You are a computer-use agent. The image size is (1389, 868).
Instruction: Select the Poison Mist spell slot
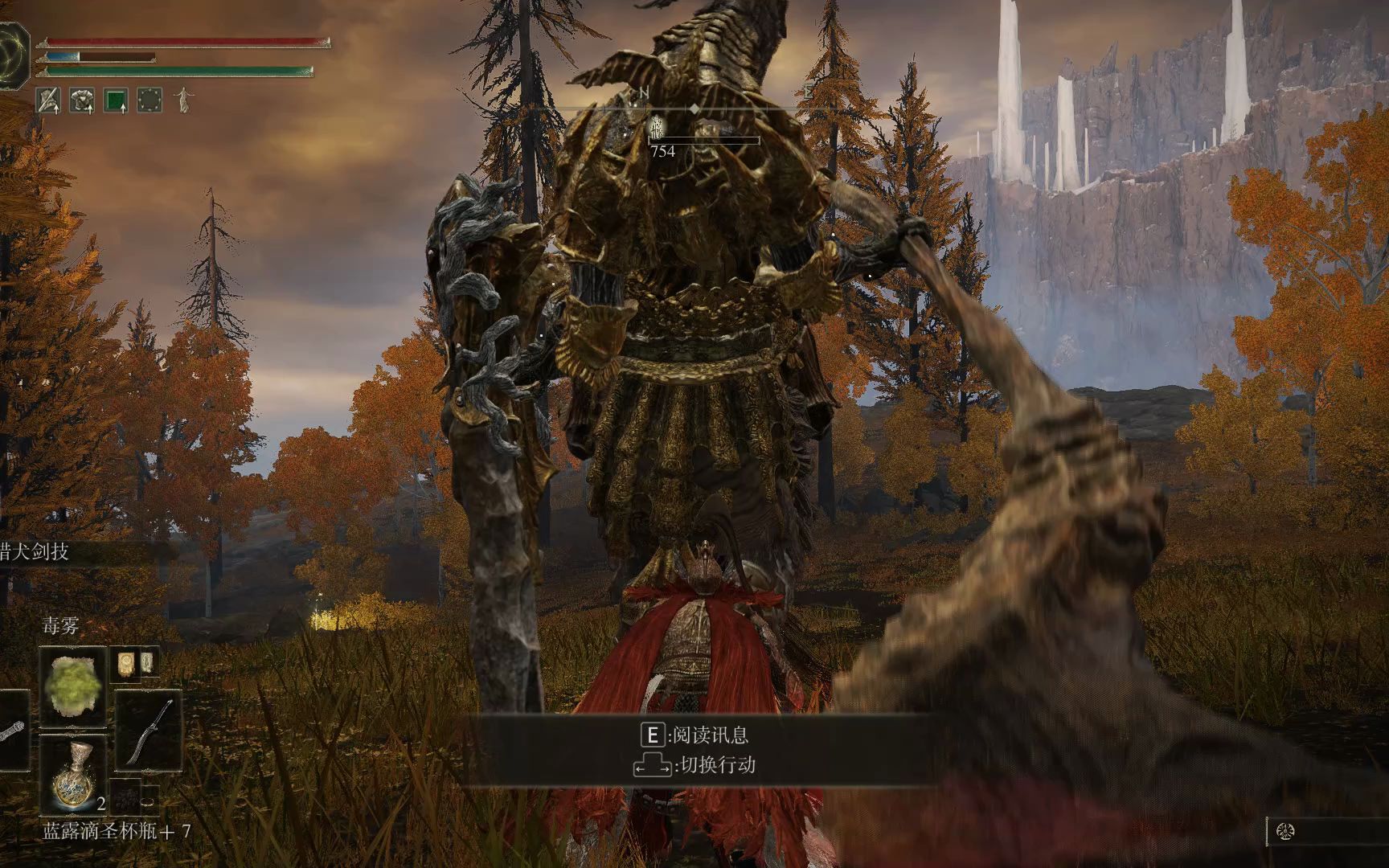tap(73, 686)
